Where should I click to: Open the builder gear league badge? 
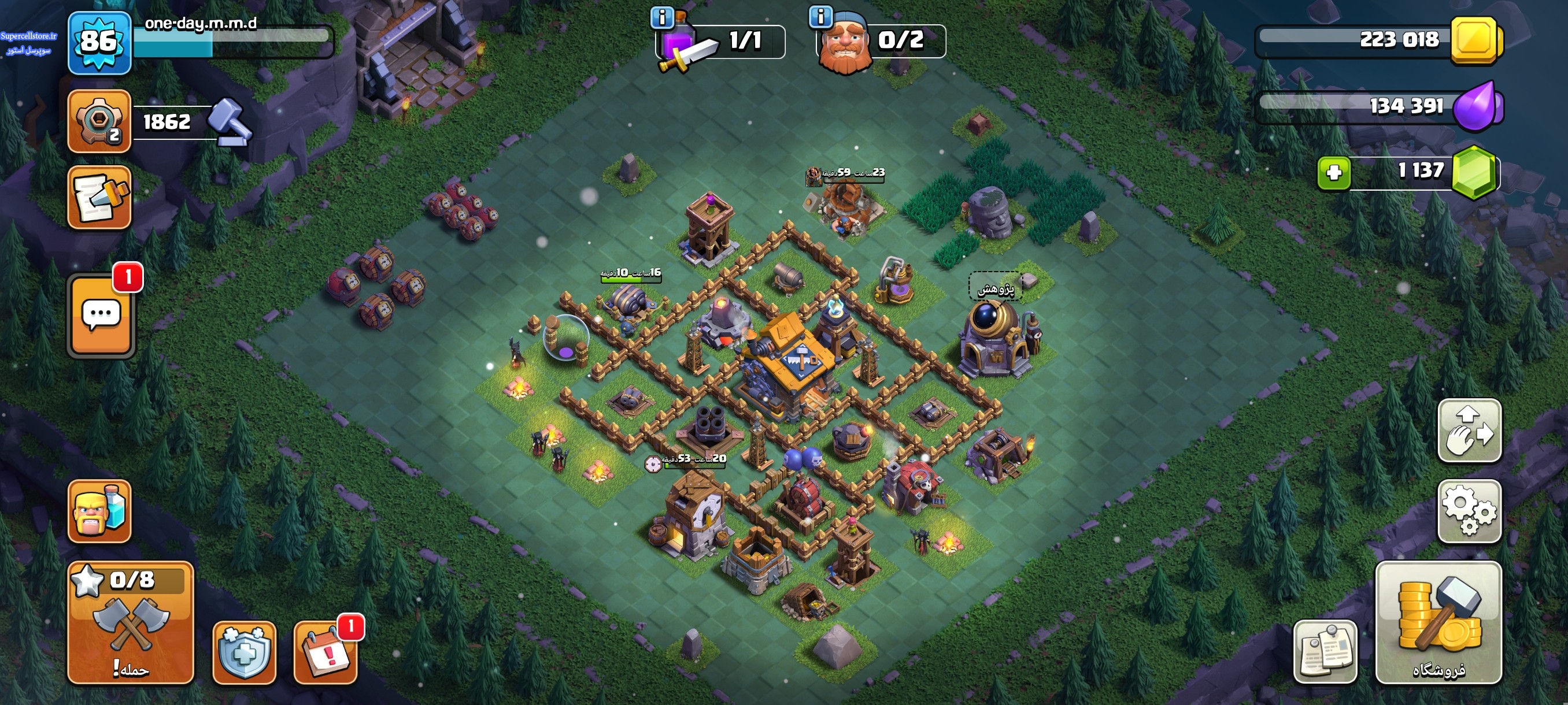99,121
